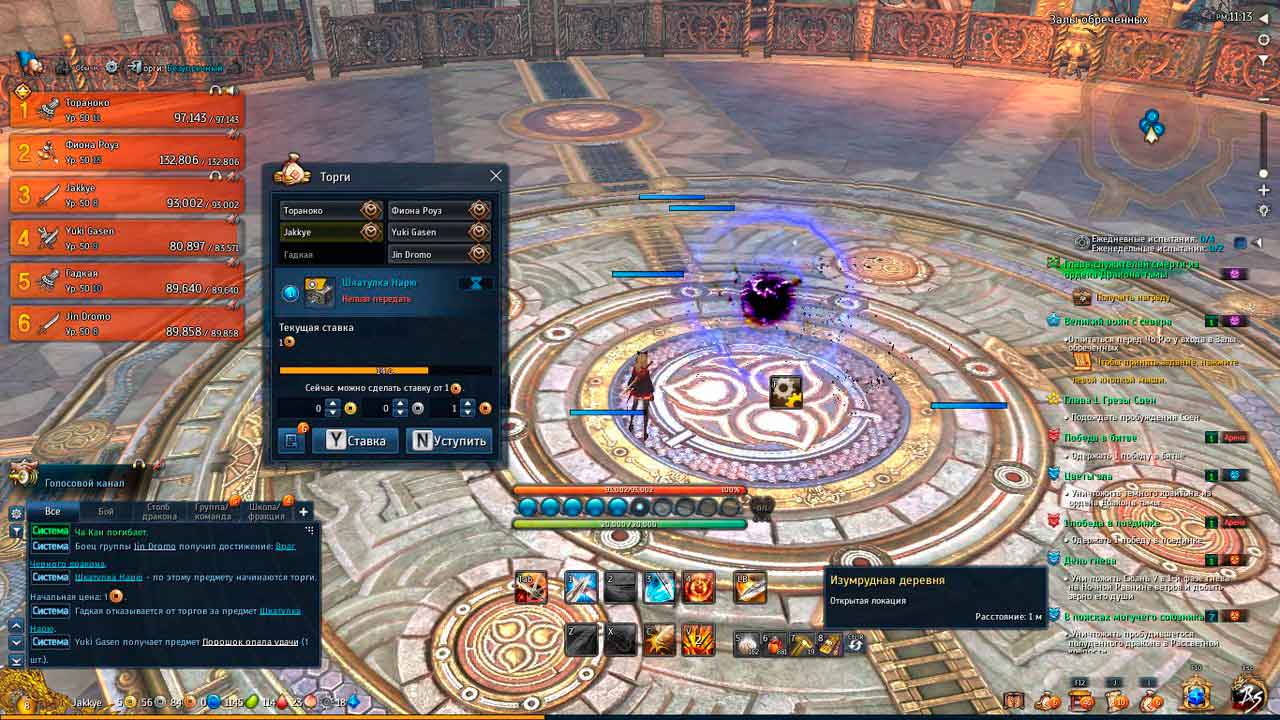Yield the auction with the Уступить button
1280x720 pixels.
click(449, 441)
